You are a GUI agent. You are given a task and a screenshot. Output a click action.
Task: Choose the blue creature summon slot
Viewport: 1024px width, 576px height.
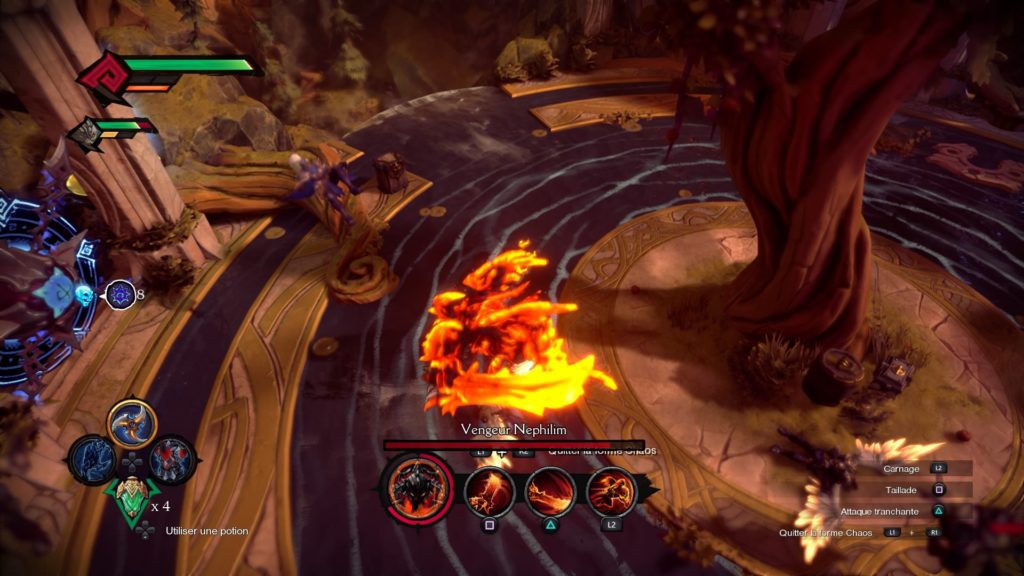(92, 461)
